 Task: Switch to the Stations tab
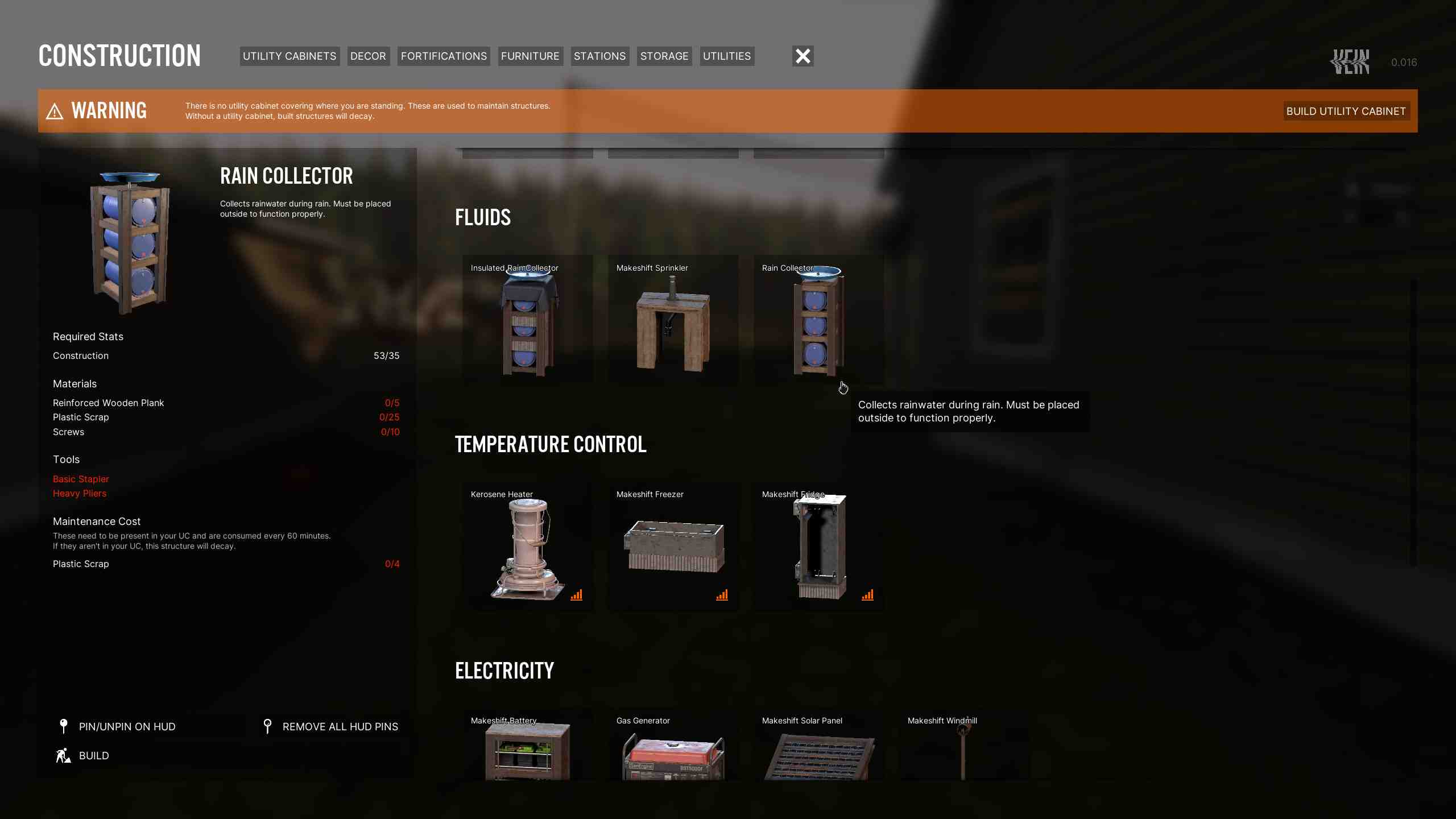click(599, 56)
